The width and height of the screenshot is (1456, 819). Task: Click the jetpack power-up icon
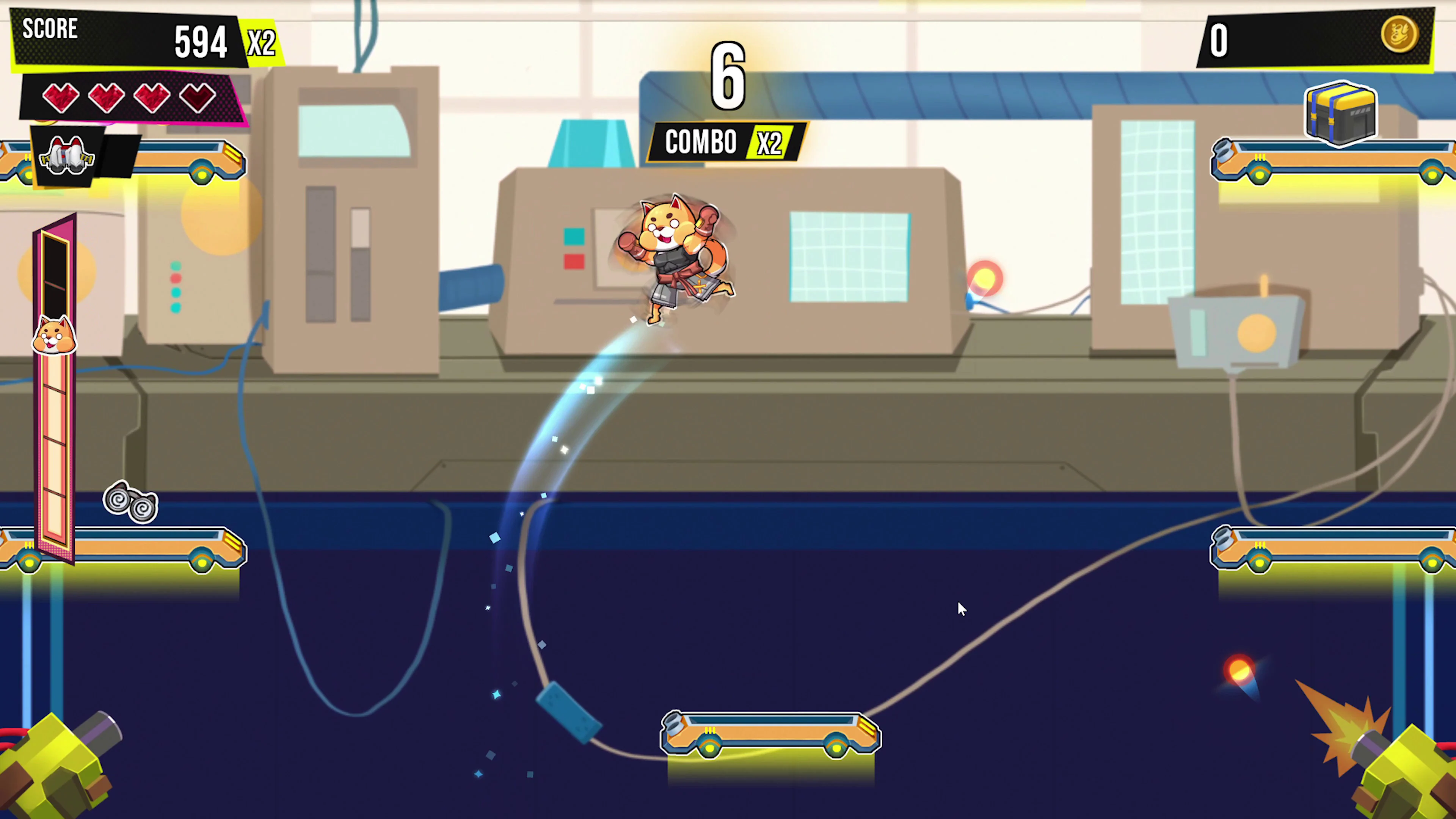67,157
